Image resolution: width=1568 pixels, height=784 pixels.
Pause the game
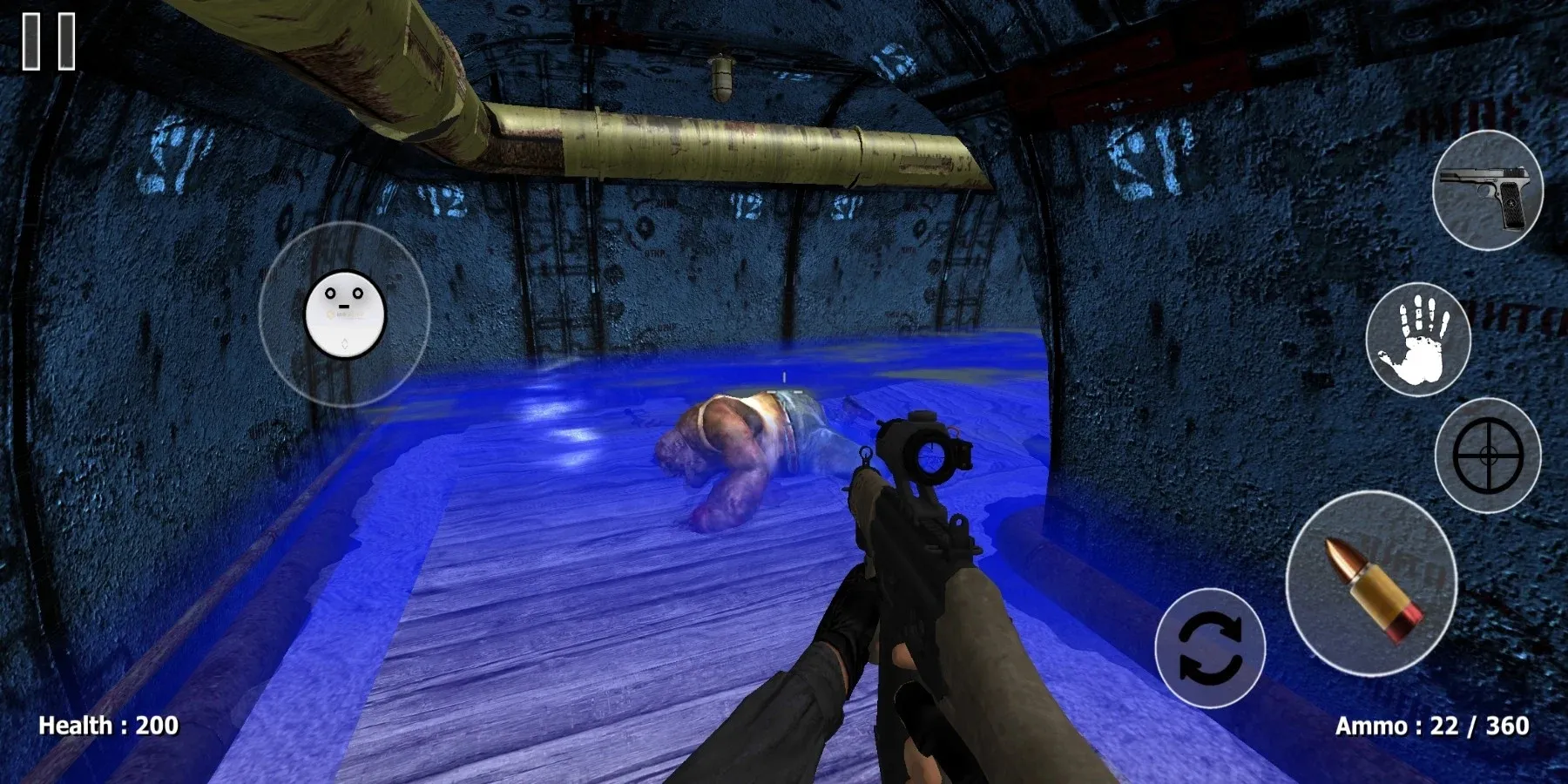point(49,41)
